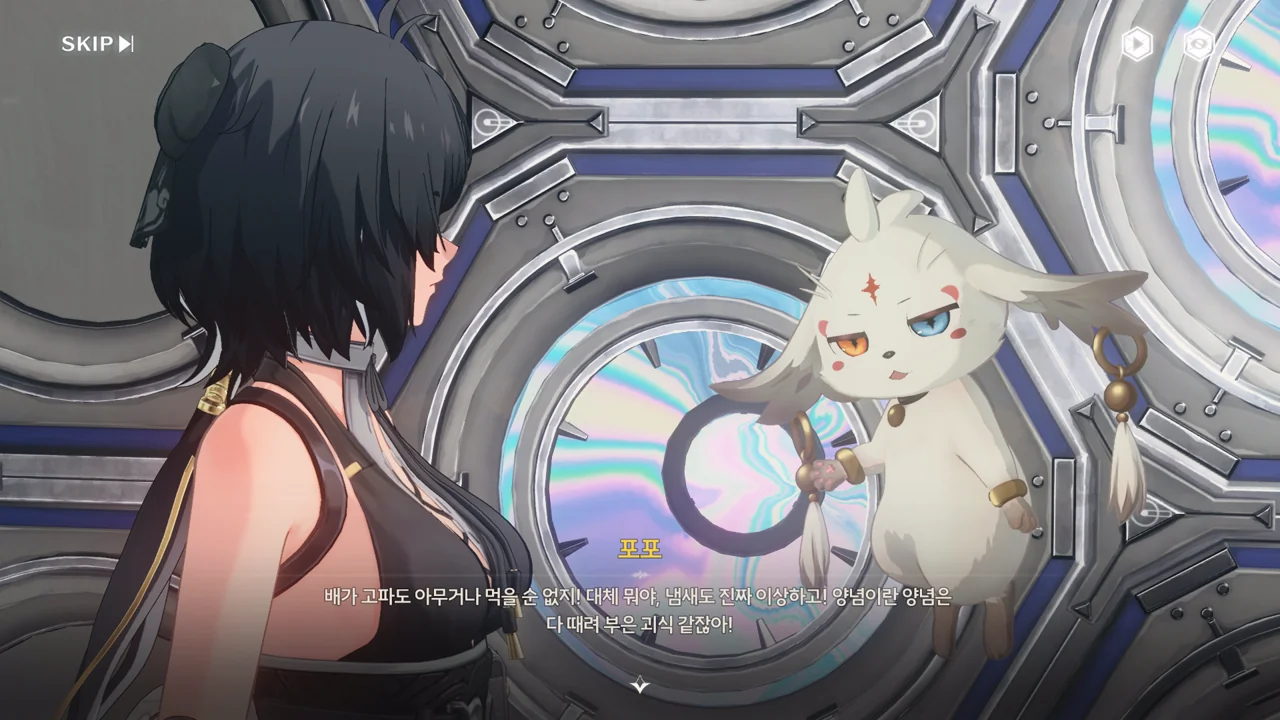
Task: Hide the dialogue UI with the eye icon
Action: tap(1198, 44)
